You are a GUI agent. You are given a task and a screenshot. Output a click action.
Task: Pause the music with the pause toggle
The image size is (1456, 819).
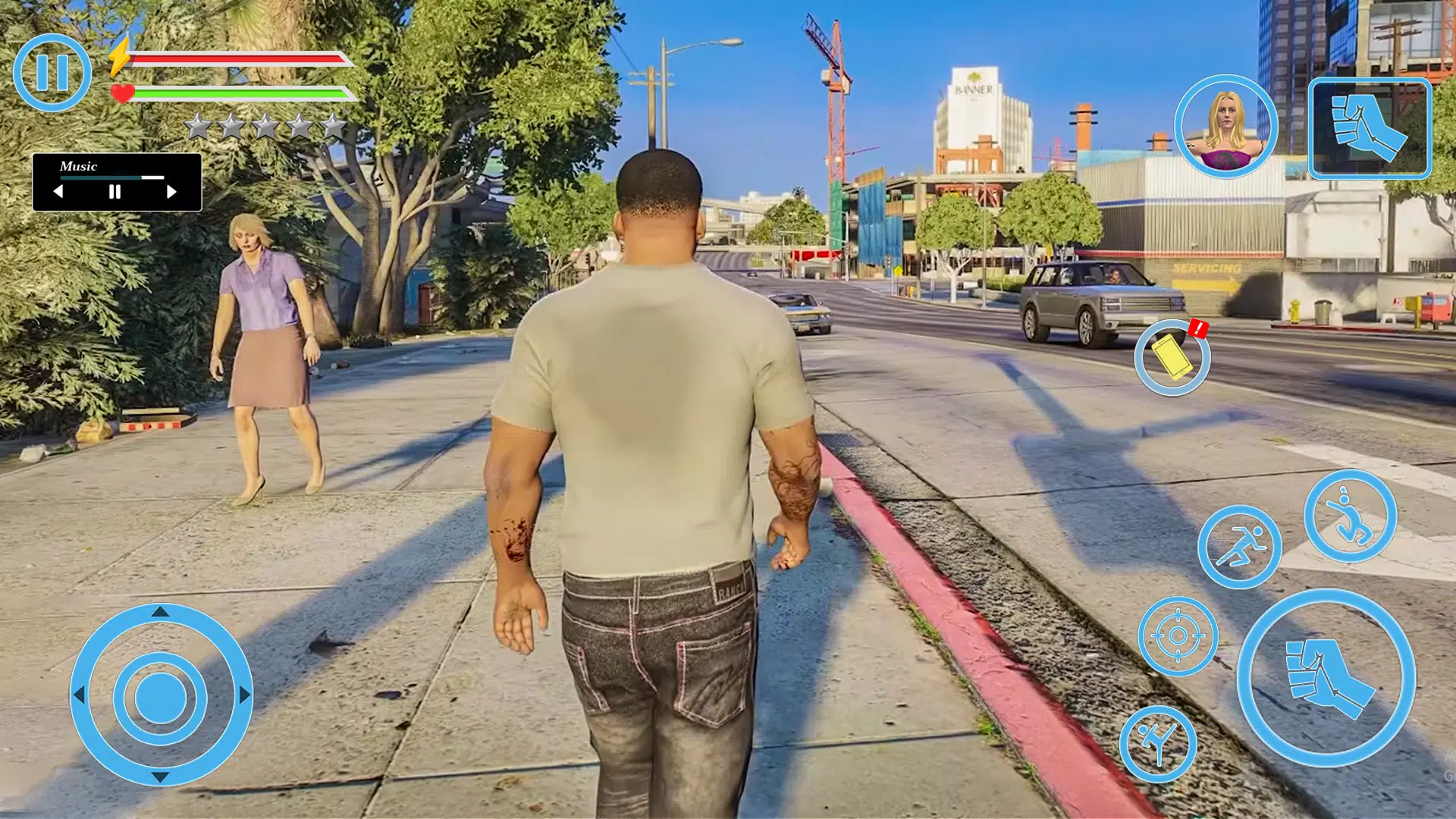[114, 192]
